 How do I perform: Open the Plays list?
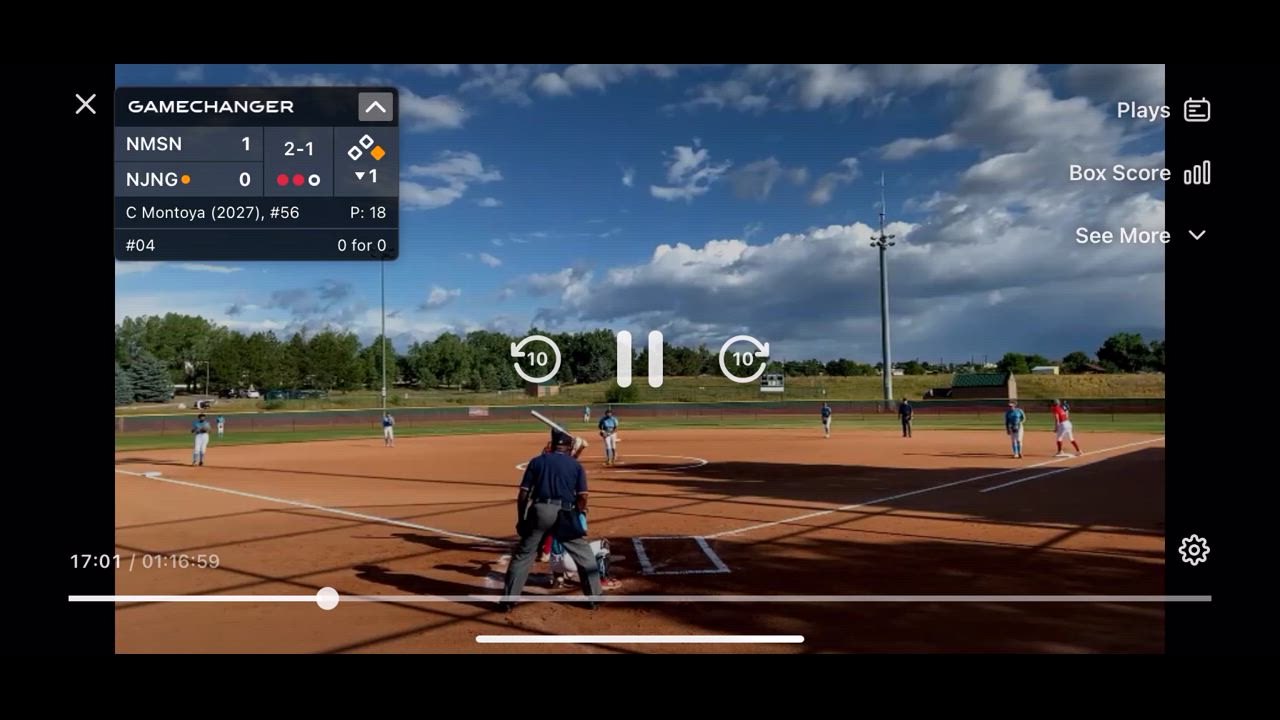tap(1163, 110)
